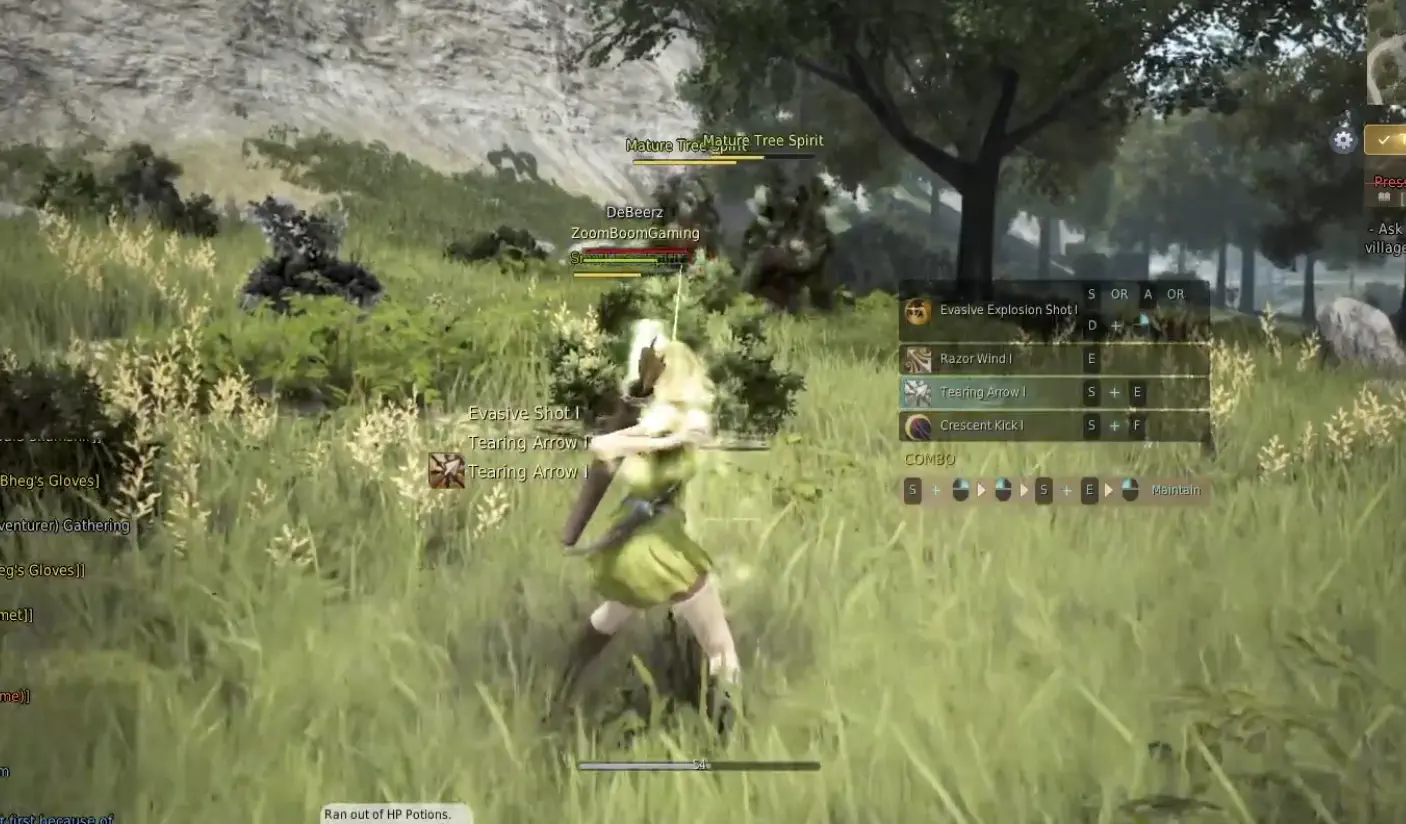Click the first mouse icon in the COMBO row

click(960, 489)
